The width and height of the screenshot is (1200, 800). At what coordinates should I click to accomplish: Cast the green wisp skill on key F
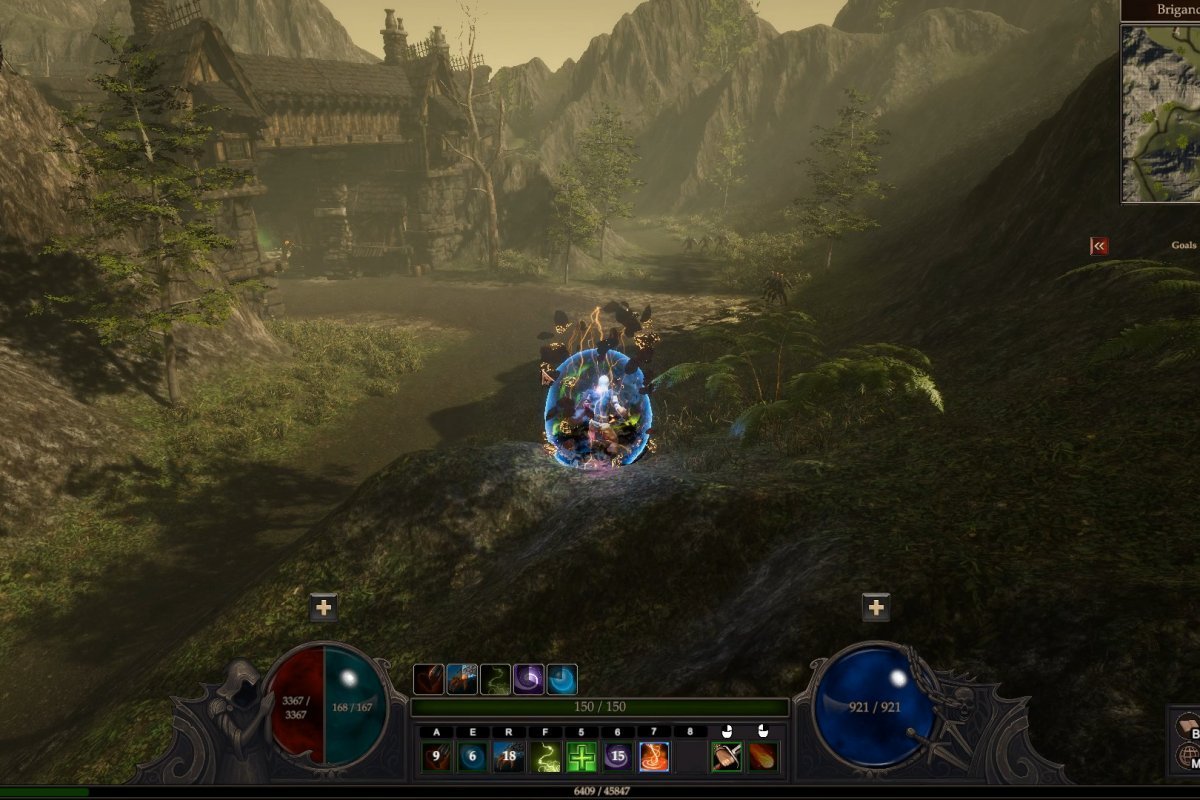(545, 757)
